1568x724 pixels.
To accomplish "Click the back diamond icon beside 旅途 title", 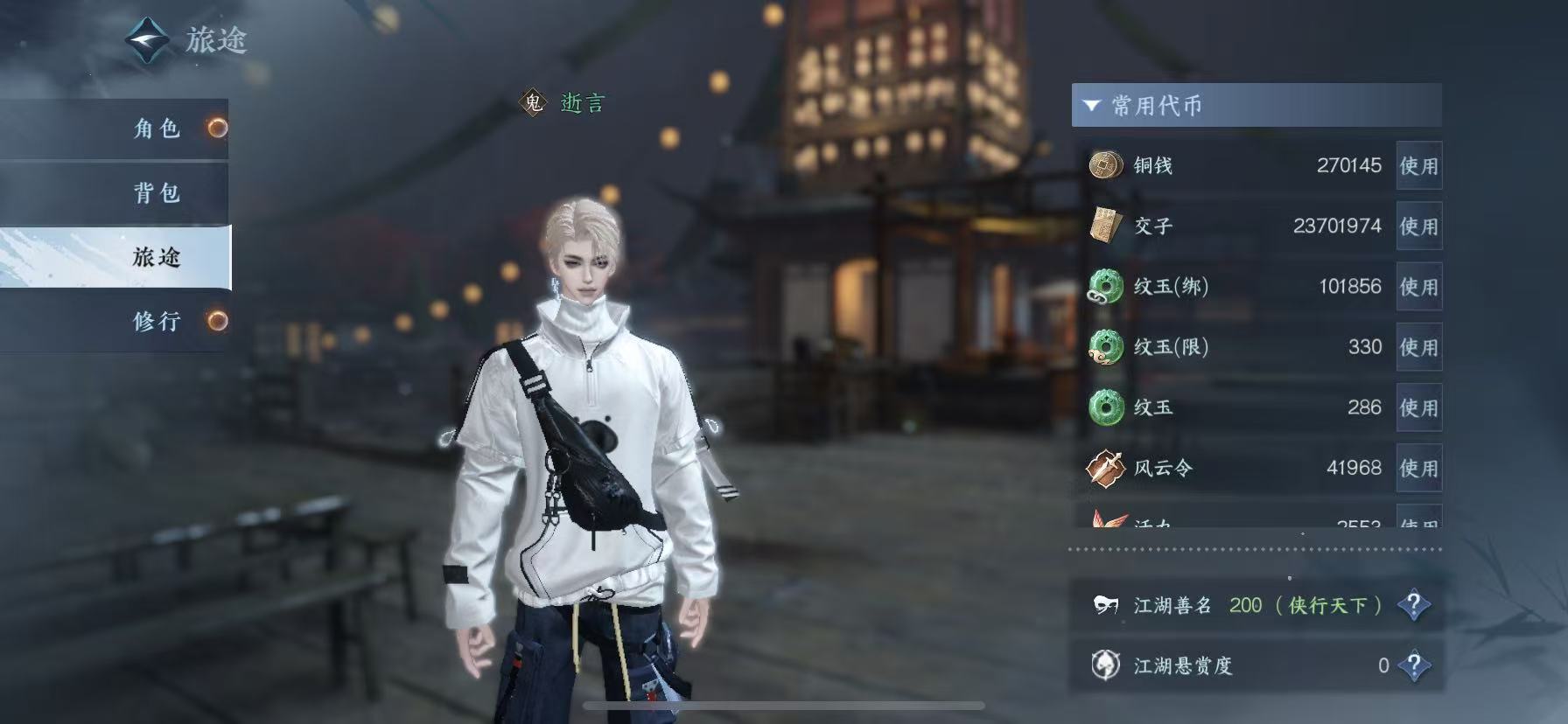I will [x=147, y=39].
